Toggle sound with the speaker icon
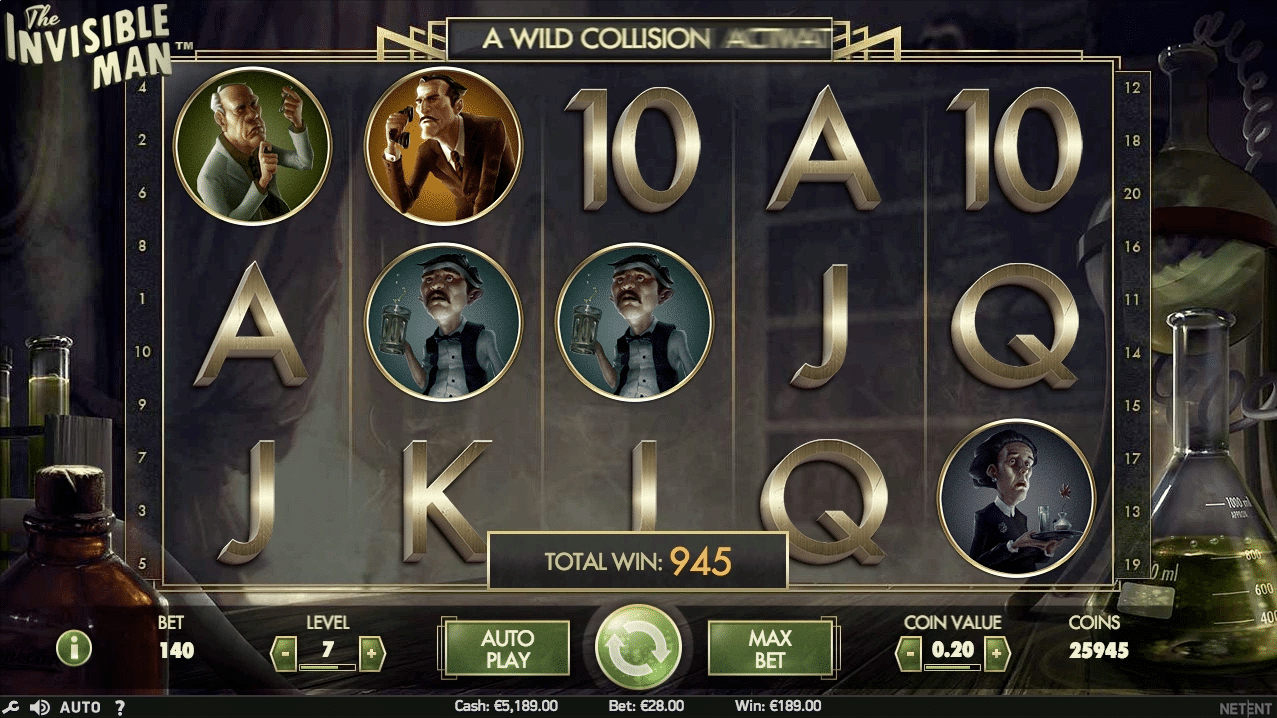 pos(39,707)
